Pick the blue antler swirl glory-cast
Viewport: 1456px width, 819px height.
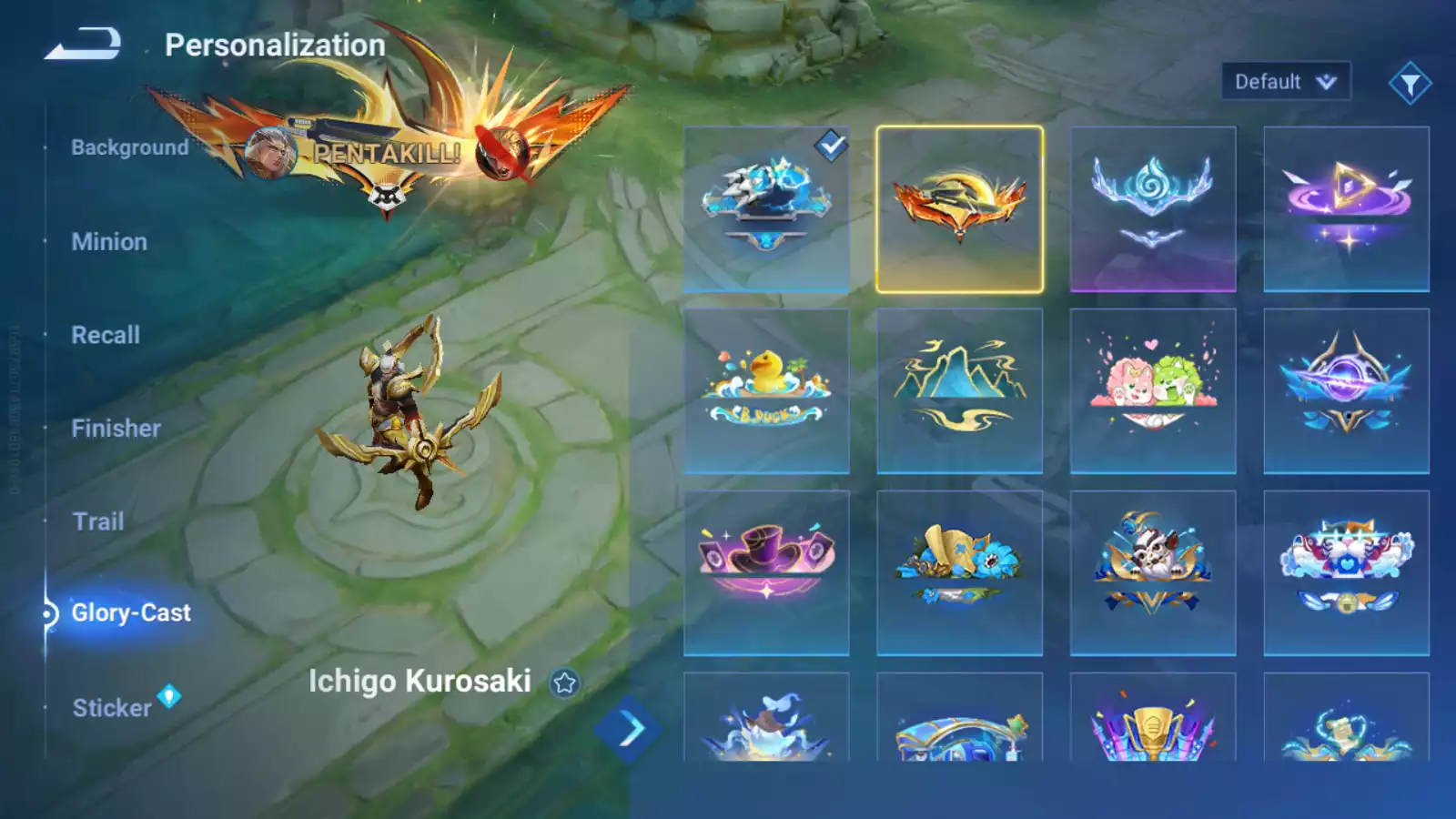1152,209
